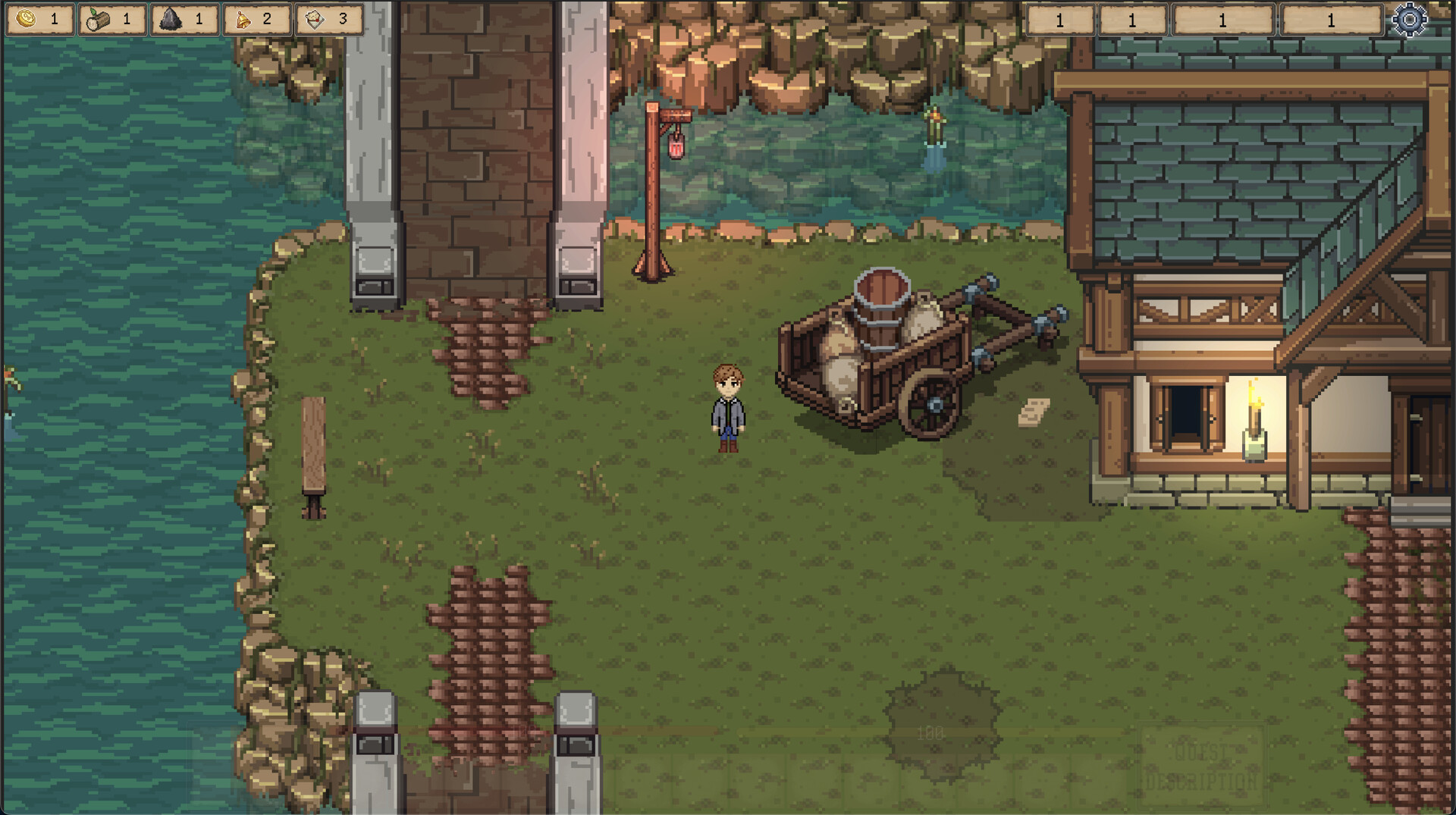Select the gold coin resource counter

[x=39, y=20]
